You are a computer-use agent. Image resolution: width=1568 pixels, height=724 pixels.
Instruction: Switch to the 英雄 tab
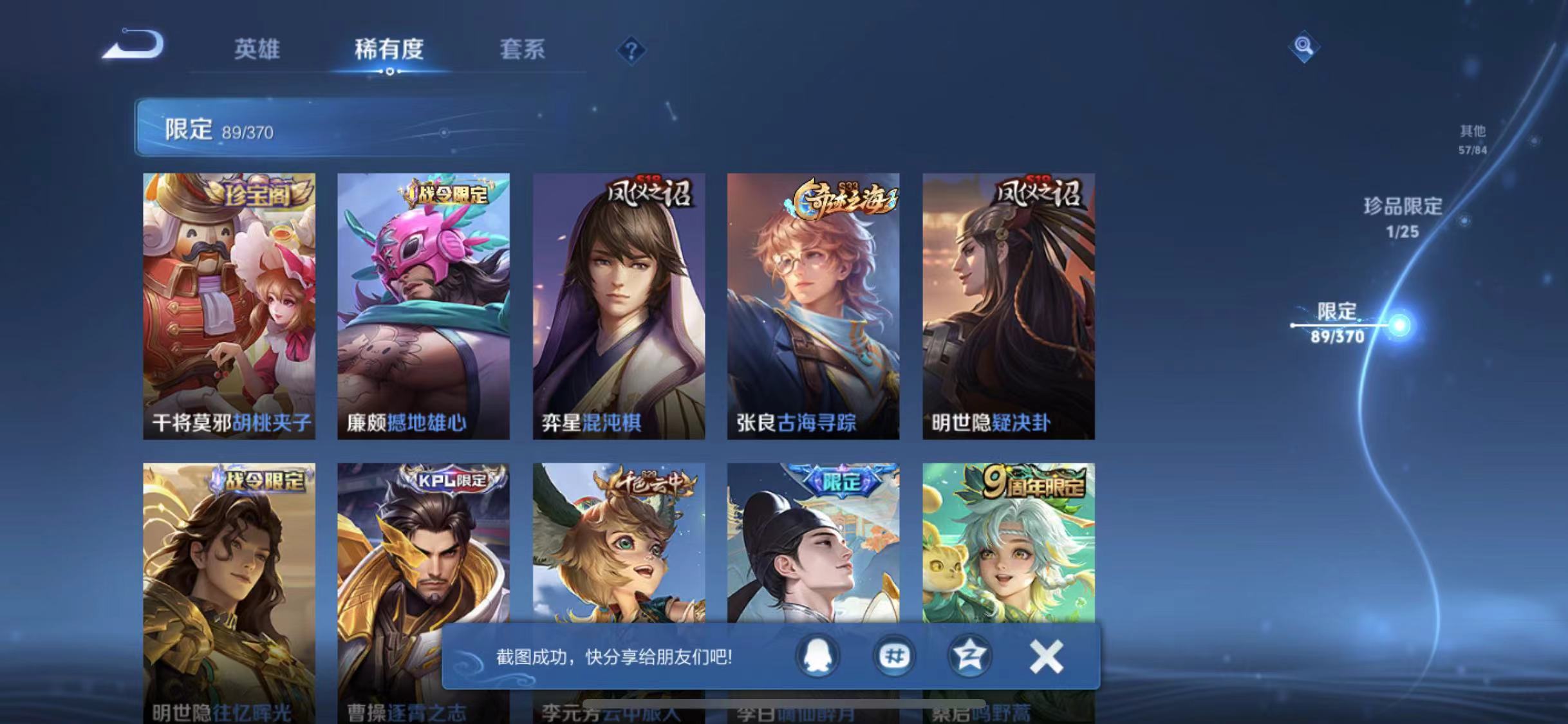tap(257, 50)
